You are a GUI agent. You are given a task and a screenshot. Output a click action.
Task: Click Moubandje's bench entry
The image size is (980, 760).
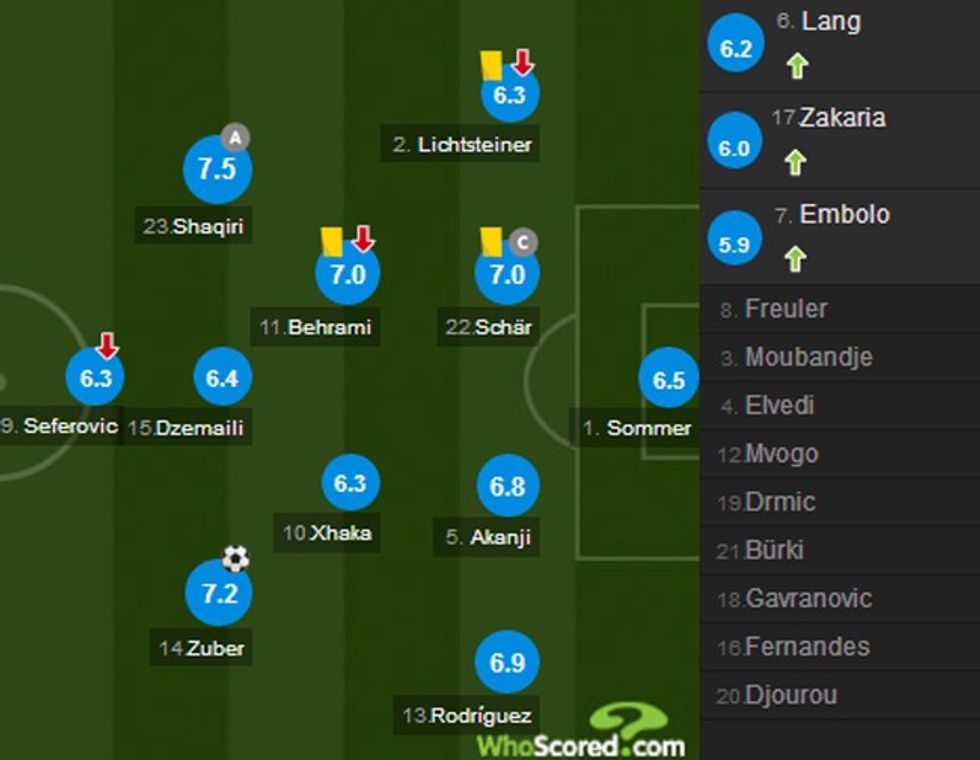point(808,357)
